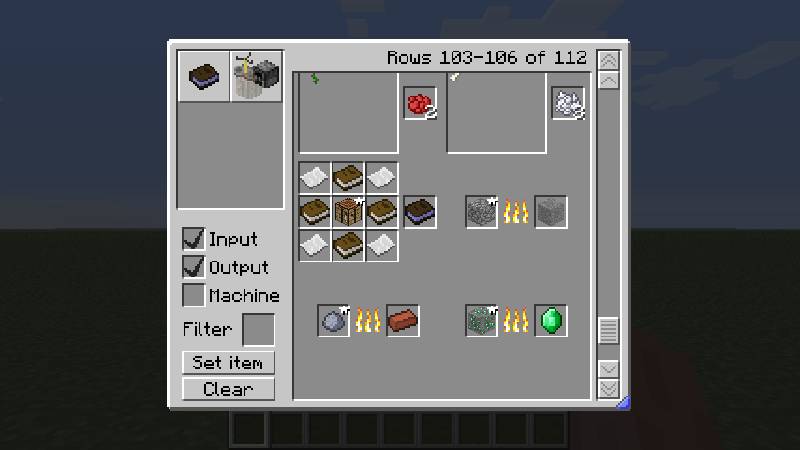This screenshot has width=800, height=450.
Task: Select the emerald output item
Action: tap(551, 320)
